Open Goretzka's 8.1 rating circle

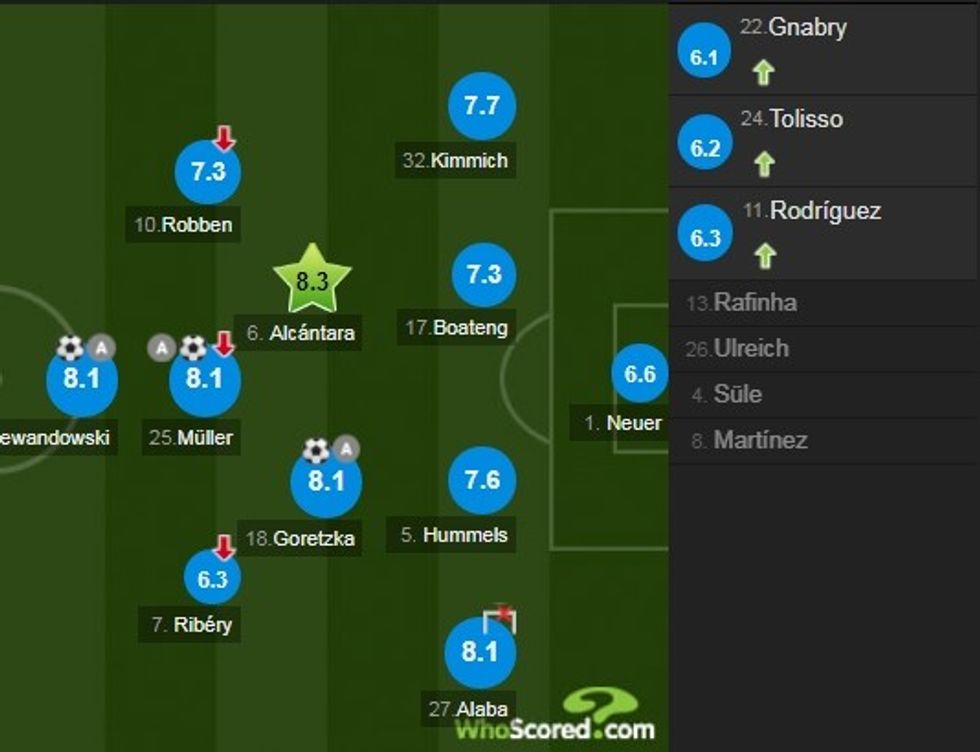coord(326,482)
